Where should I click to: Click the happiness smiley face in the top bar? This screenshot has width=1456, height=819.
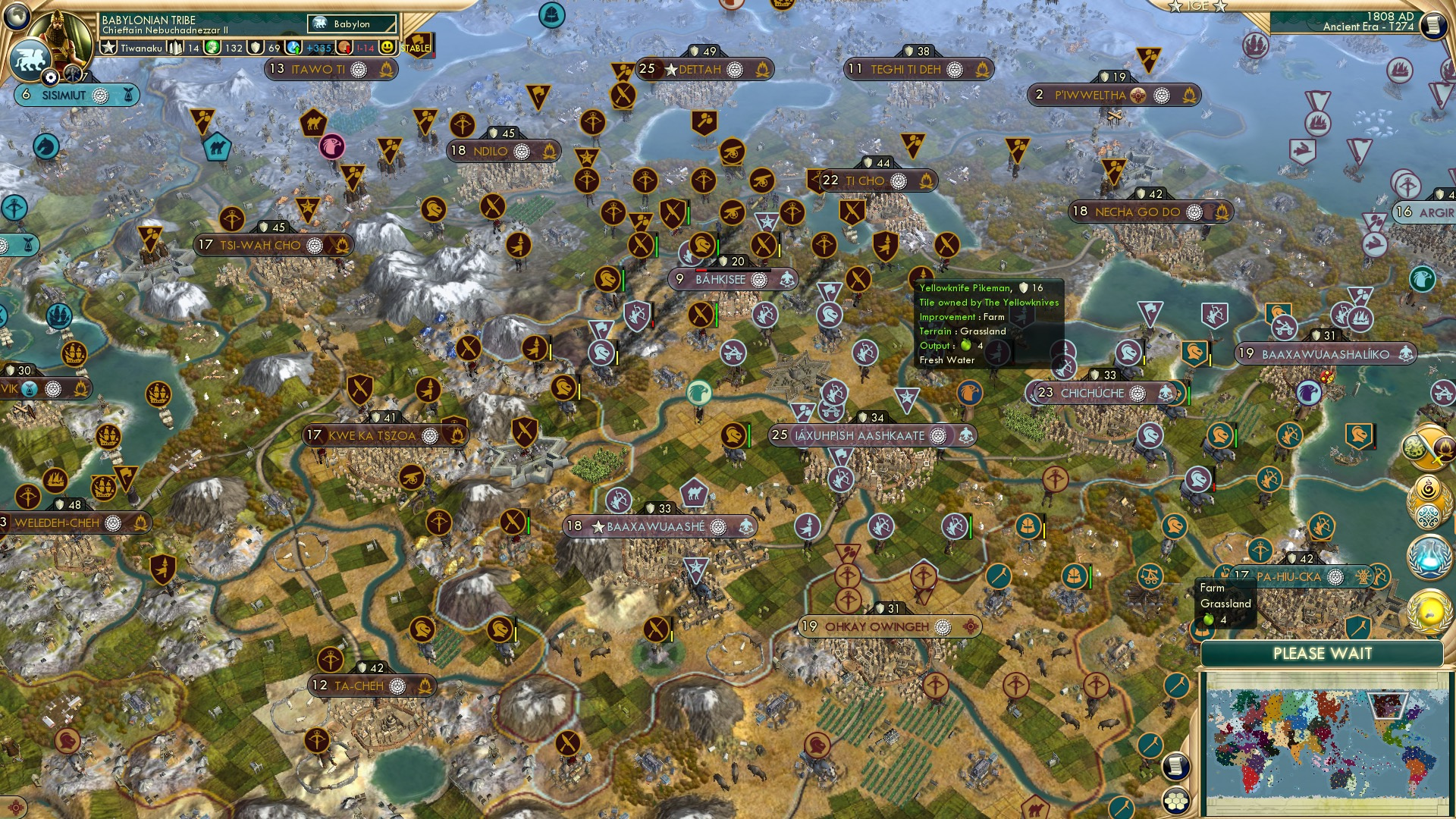[x=388, y=47]
